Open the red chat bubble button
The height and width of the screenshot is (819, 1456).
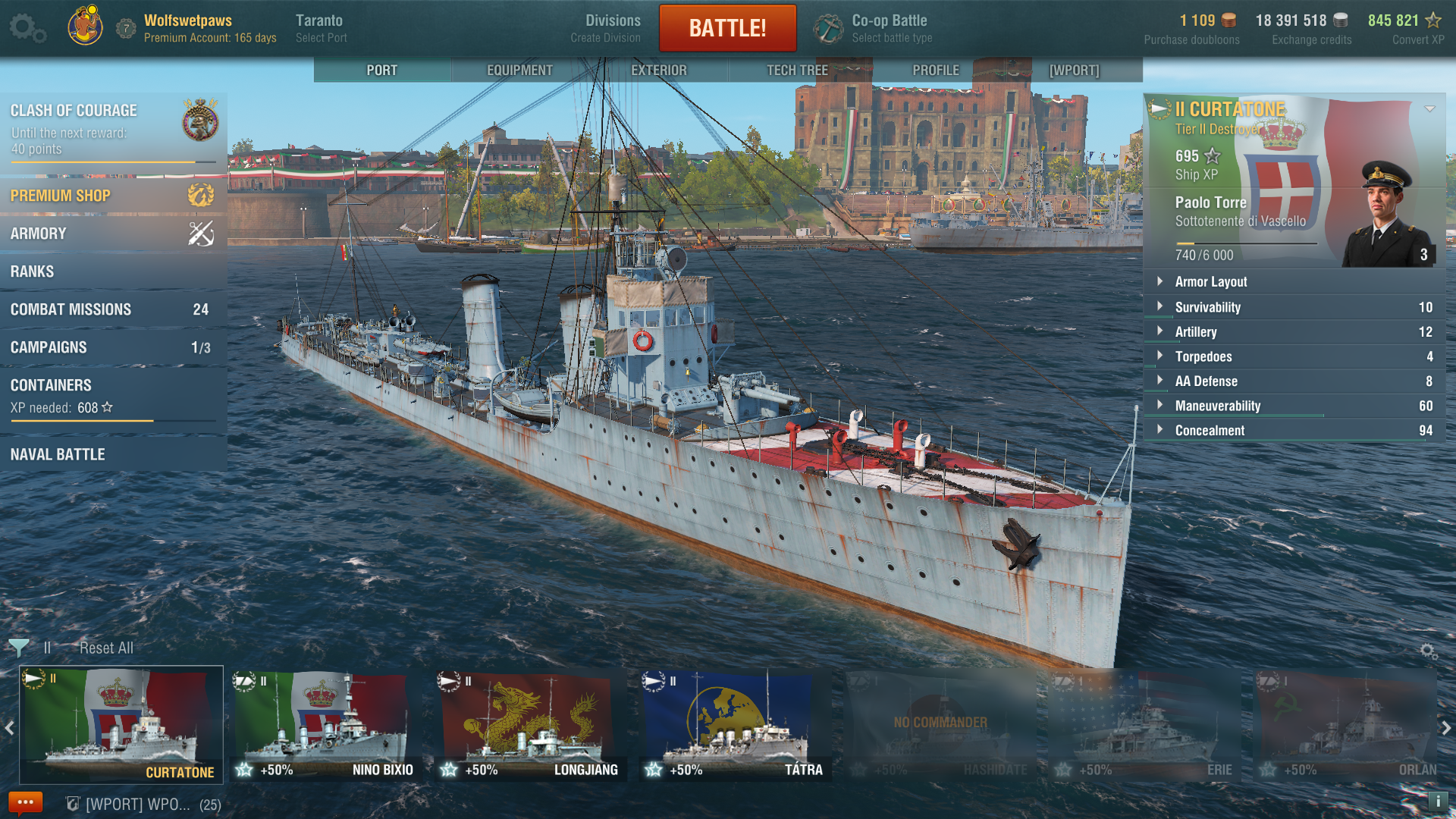[x=25, y=802]
